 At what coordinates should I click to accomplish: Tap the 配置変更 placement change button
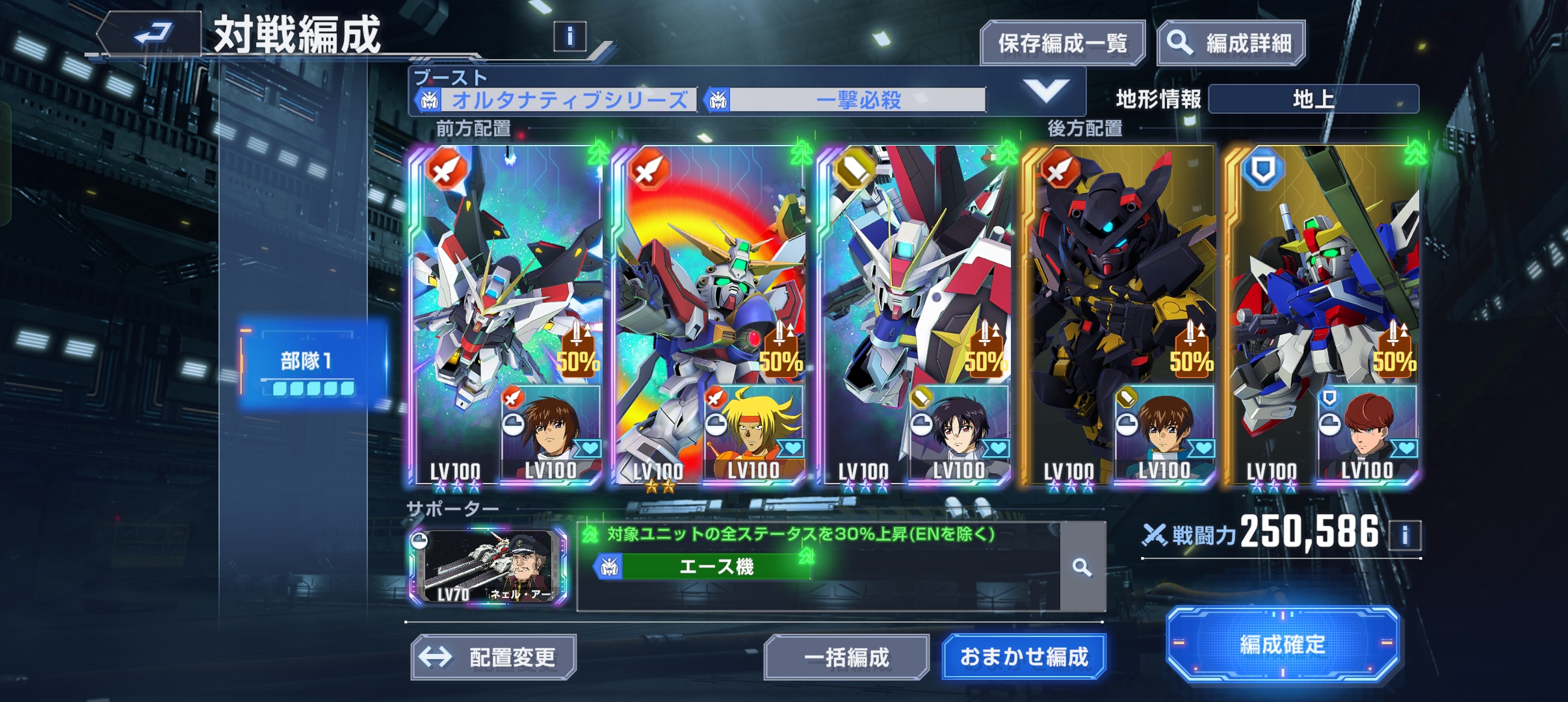493,657
